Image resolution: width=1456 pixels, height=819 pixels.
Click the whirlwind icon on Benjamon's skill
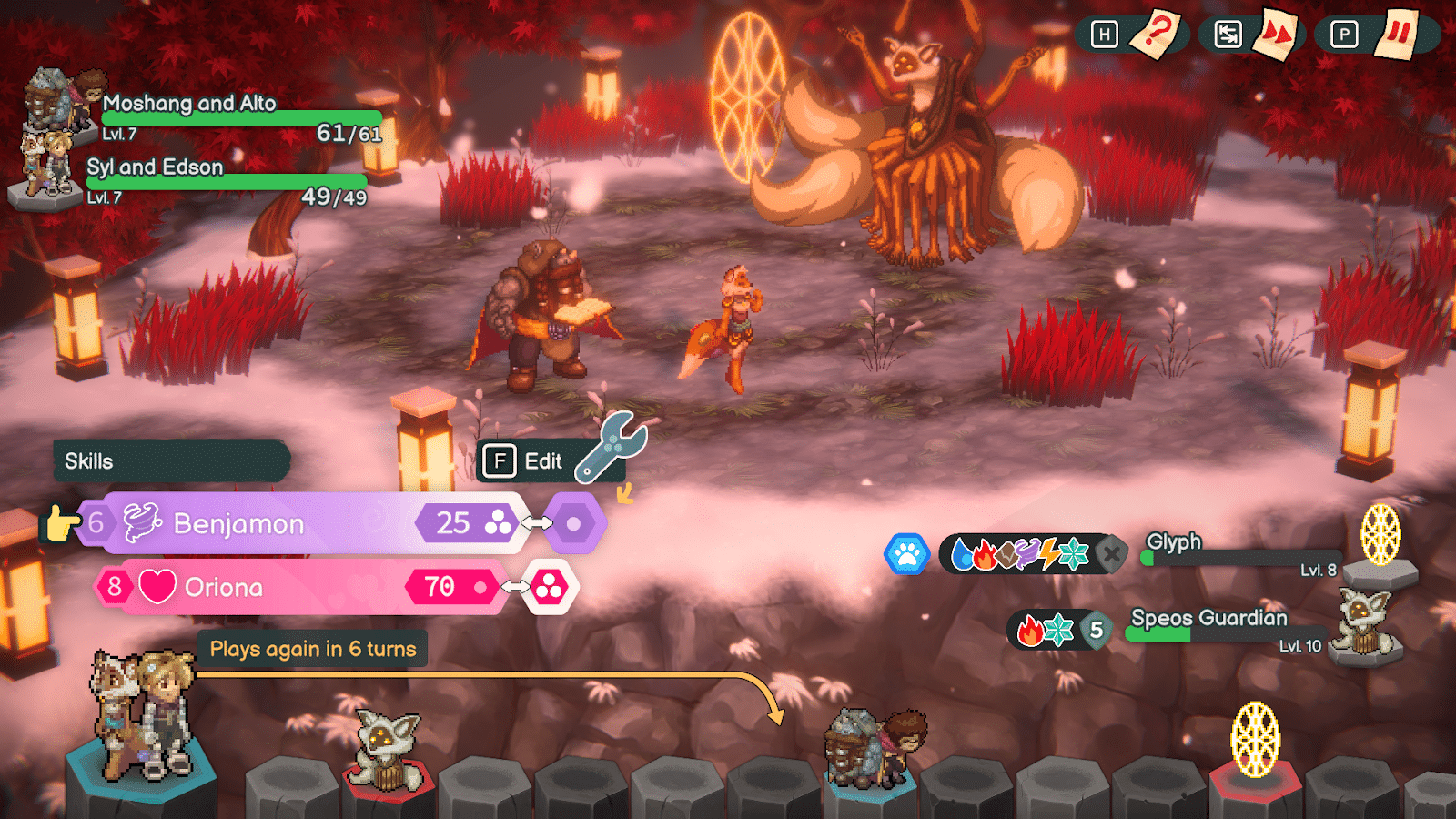(141, 523)
